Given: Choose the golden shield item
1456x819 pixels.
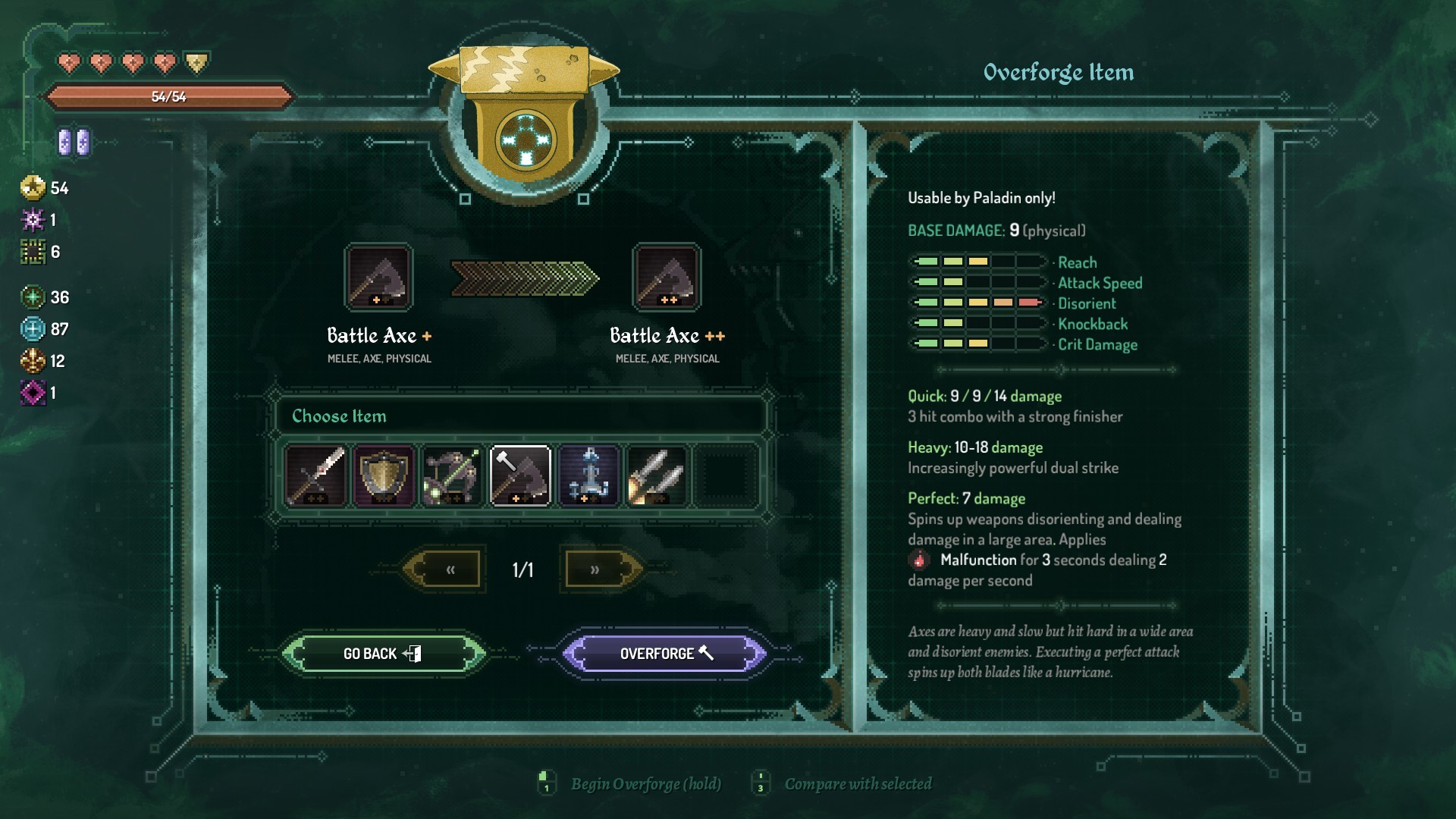Looking at the screenshot, I should pos(384,475).
